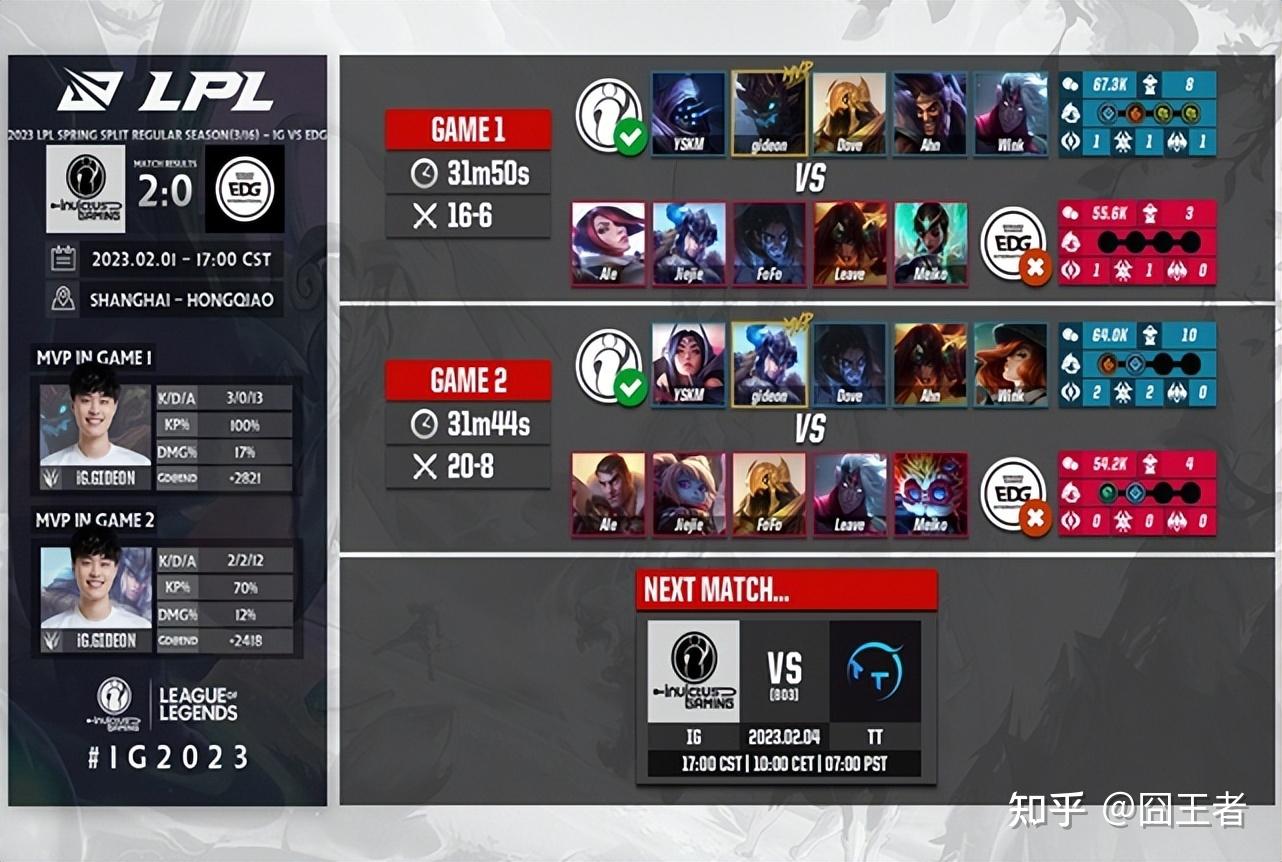Pick YSKM's champion portrait in Game 2
1282x862 pixels.
coord(689,363)
